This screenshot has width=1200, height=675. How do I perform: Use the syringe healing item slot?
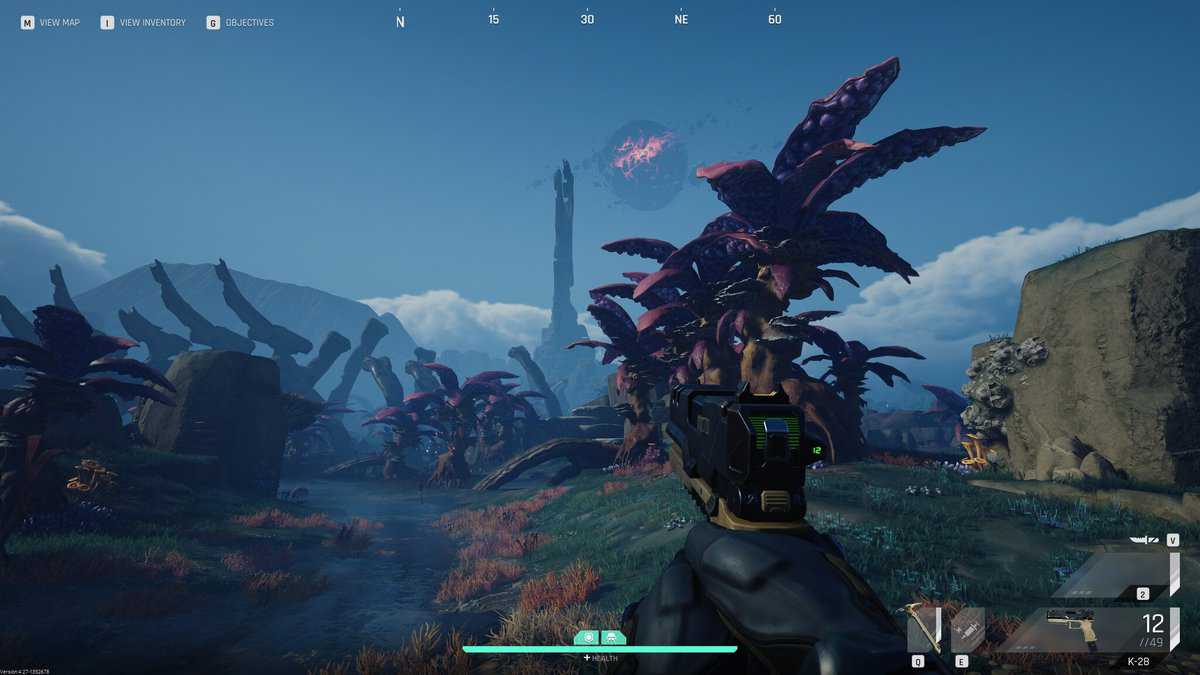point(968,629)
